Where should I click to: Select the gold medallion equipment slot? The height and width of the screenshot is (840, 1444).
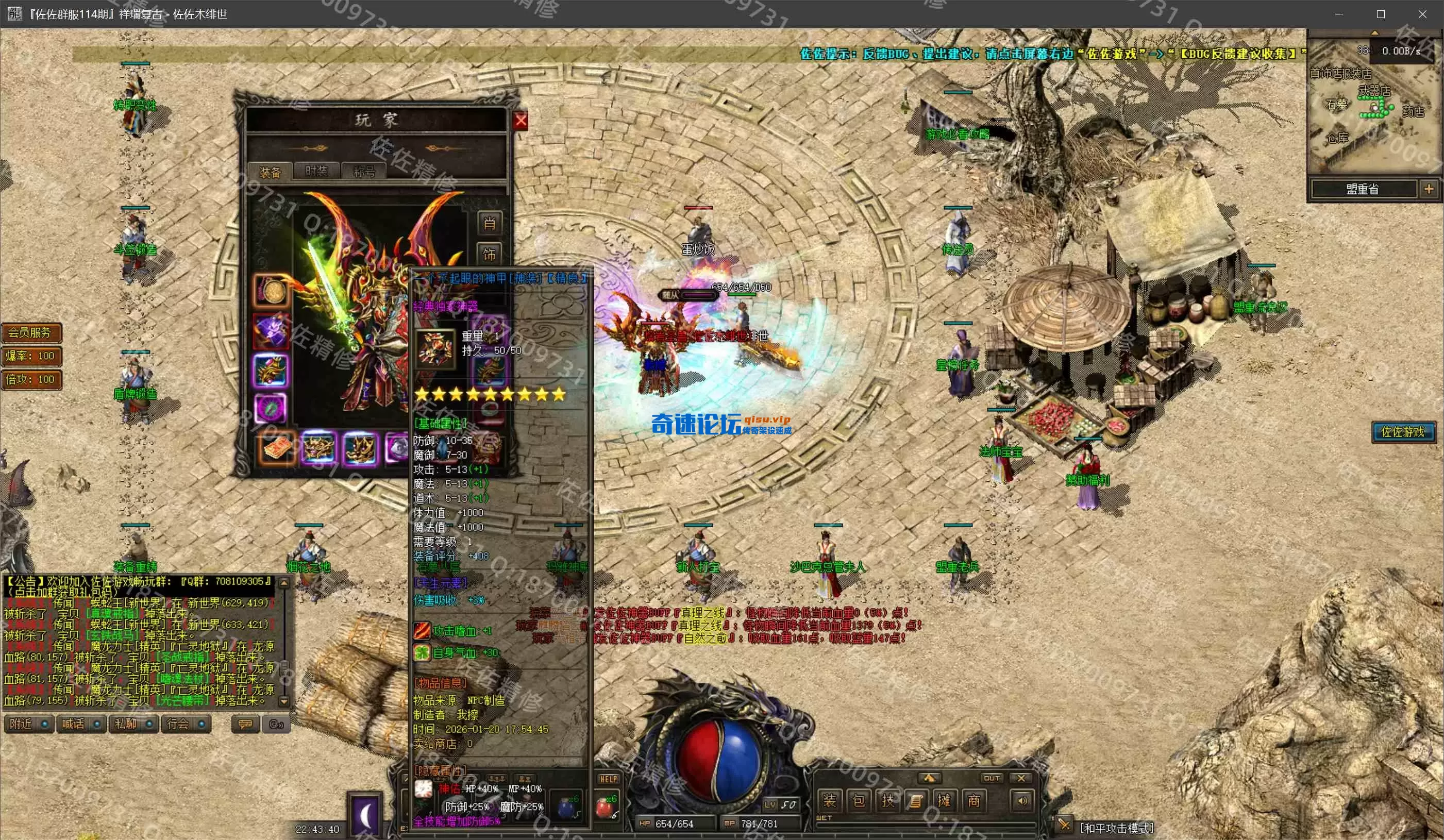pyautogui.click(x=272, y=292)
